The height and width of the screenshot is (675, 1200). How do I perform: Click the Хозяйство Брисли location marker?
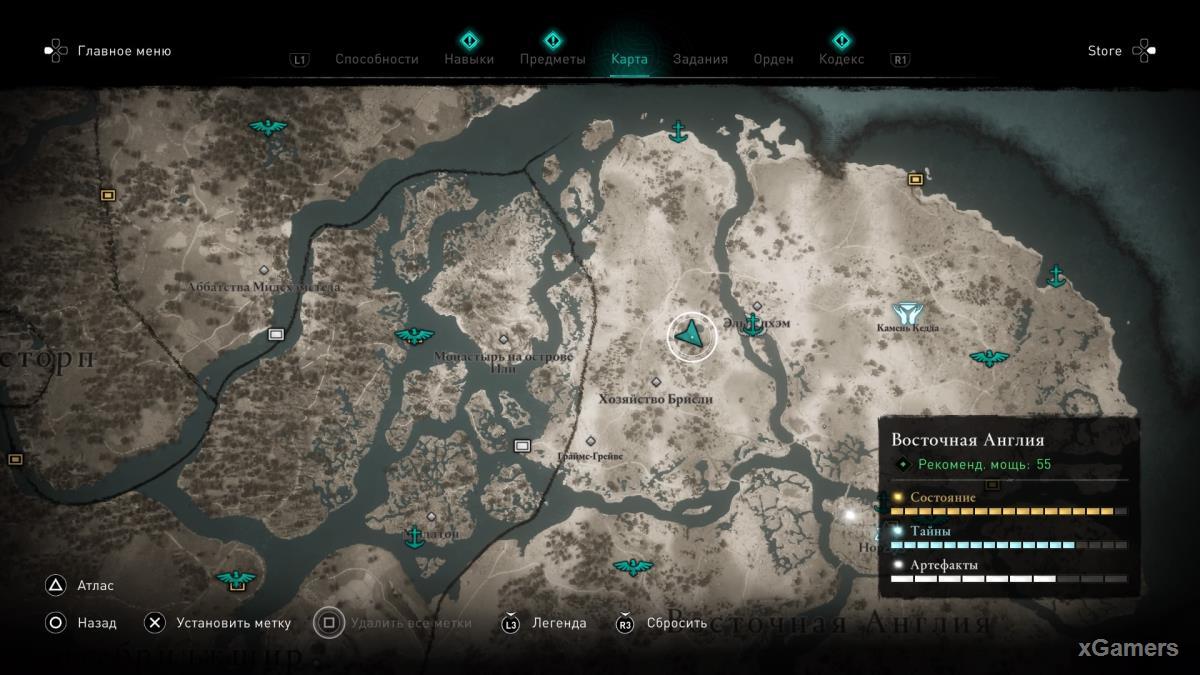coord(656,382)
